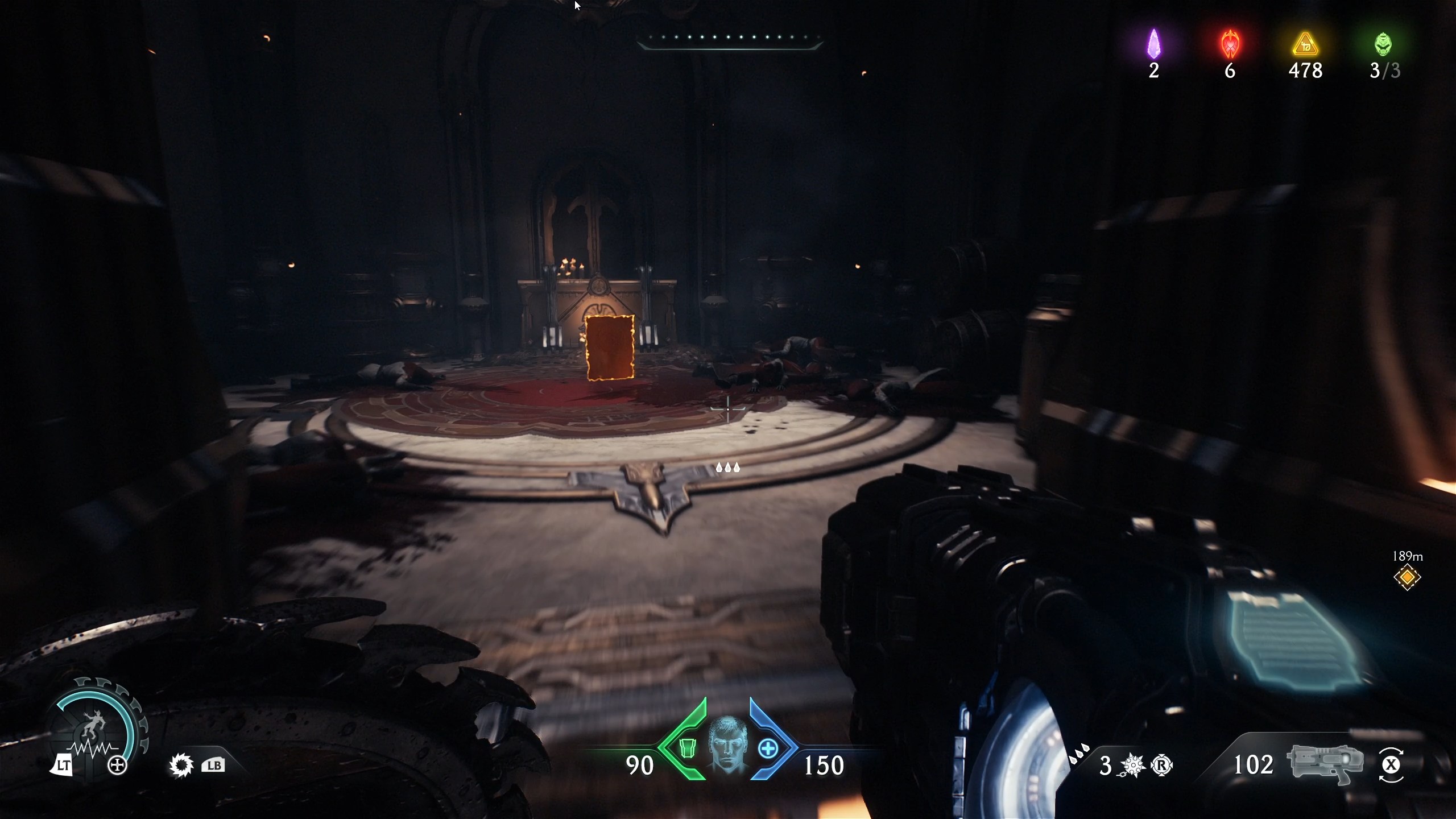Click the green shield armor icon

pos(688,750)
